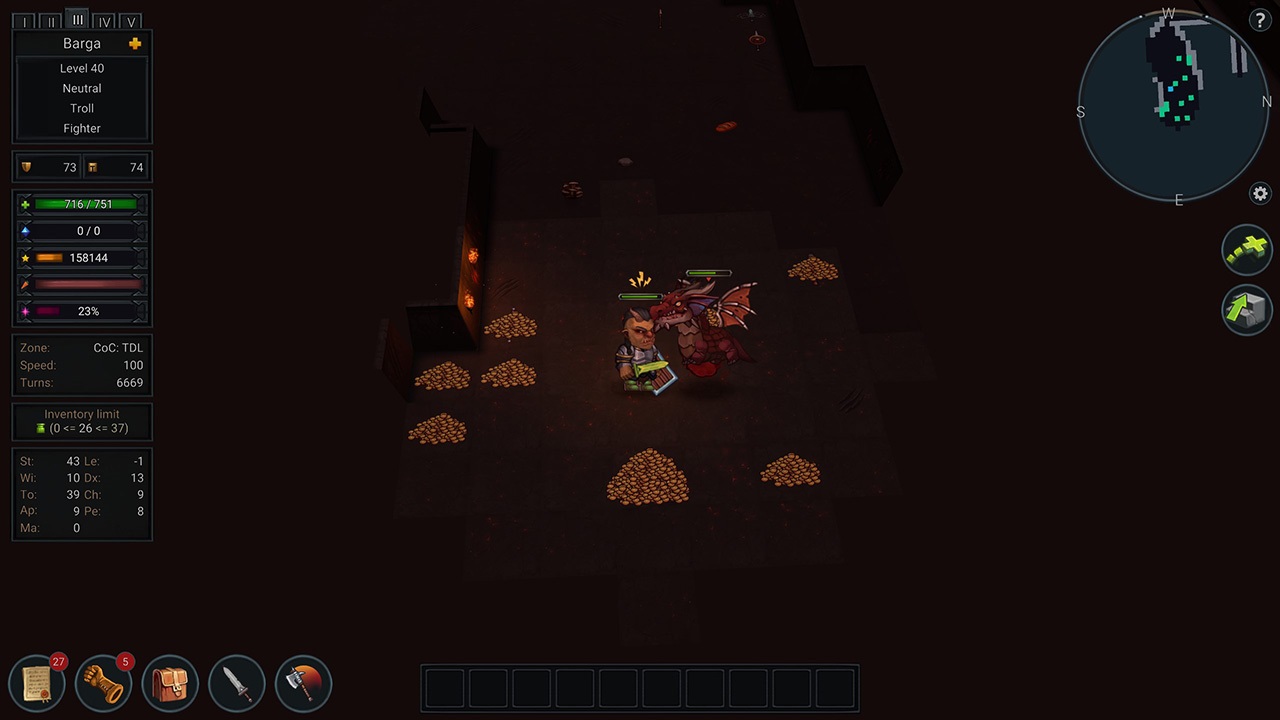Viewport: 1280px width, 720px height.
Task: Click the shield defense icon showing 73
Action: [27, 167]
